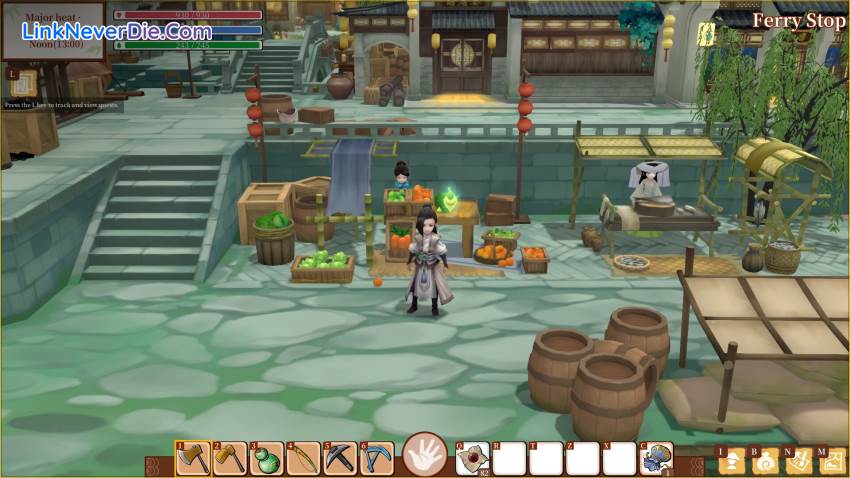Viewport: 850px width, 478px height.
Task: Select the wooden hammer in hotbar slot 2
Action: (x=230, y=459)
